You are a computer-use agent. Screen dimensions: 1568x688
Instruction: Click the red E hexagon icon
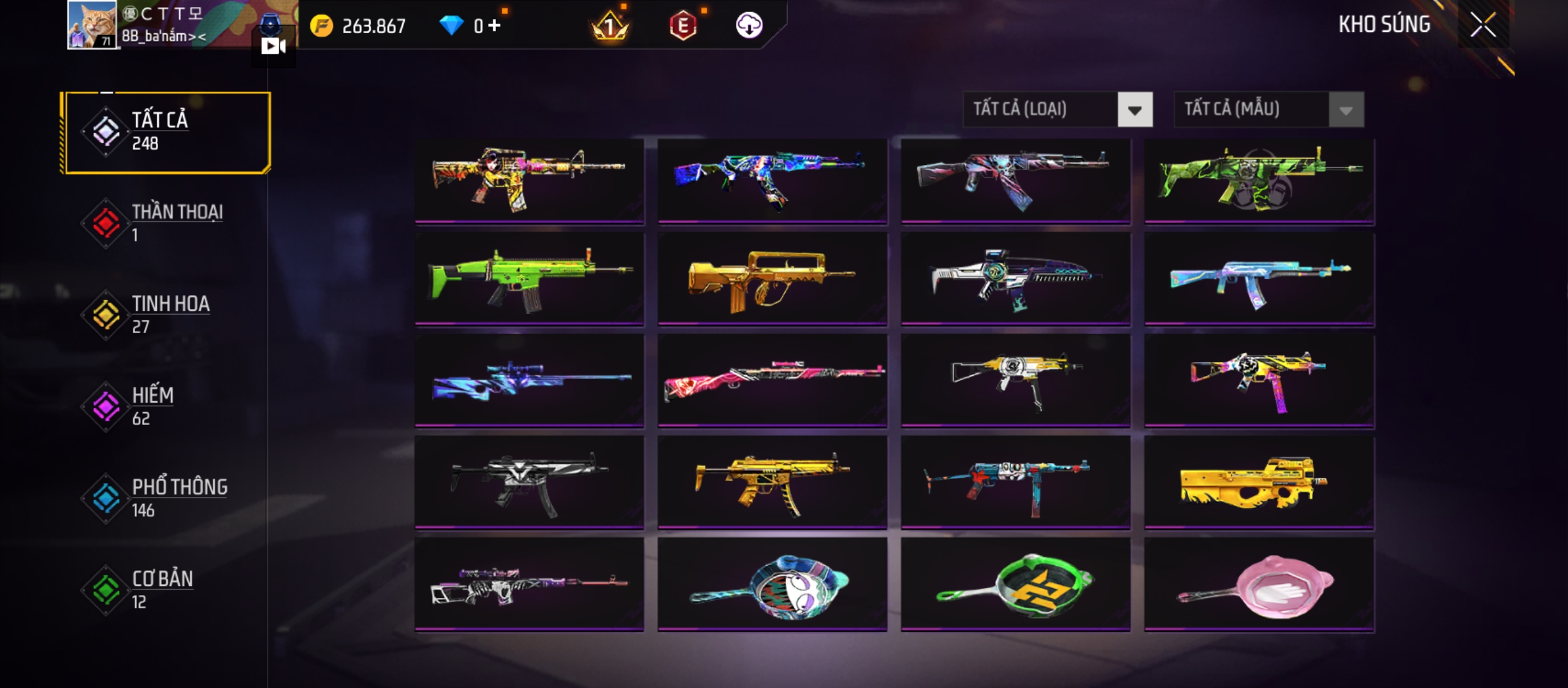point(683,25)
